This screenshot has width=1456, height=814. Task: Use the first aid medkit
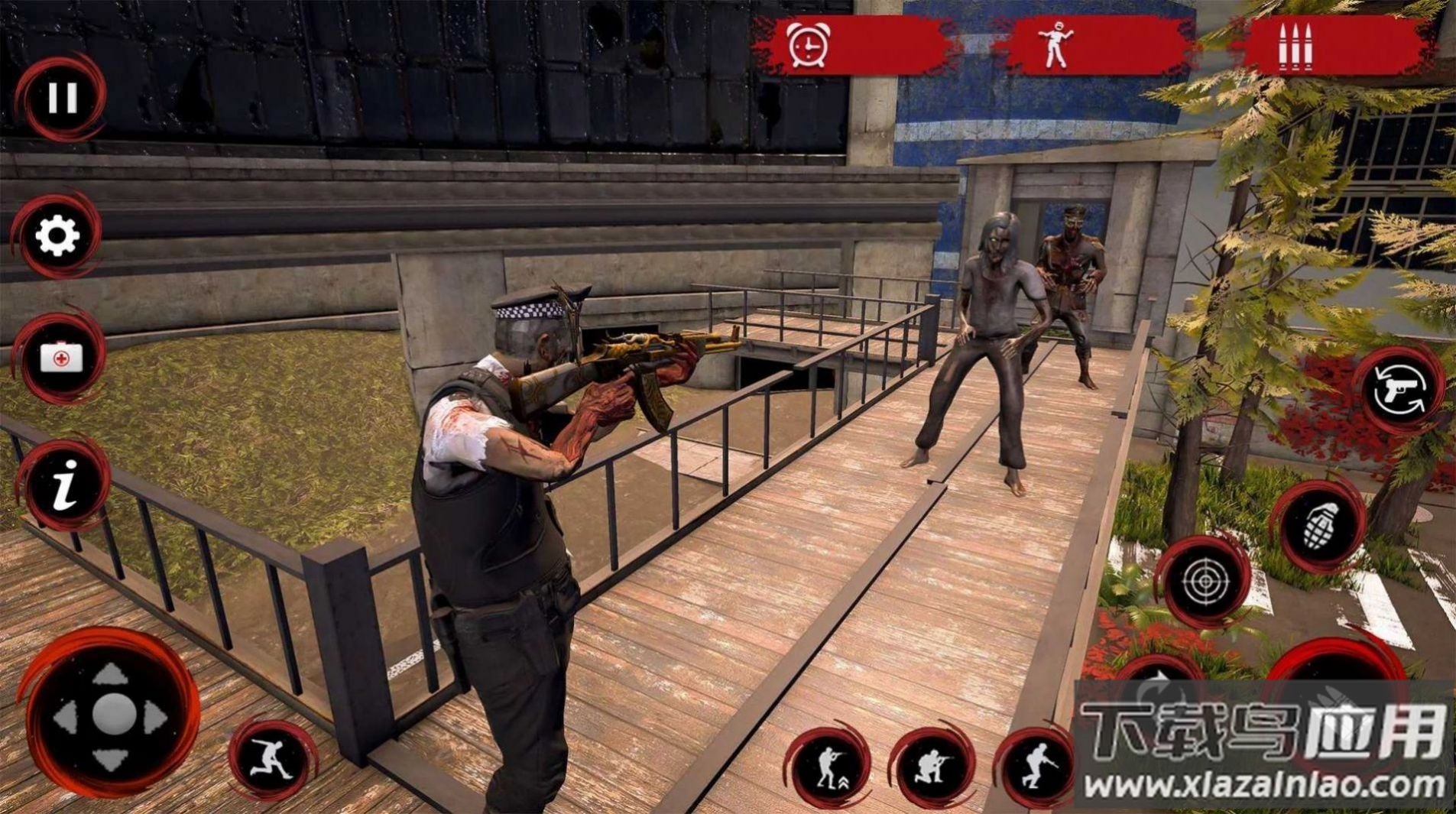tap(61, 357)
